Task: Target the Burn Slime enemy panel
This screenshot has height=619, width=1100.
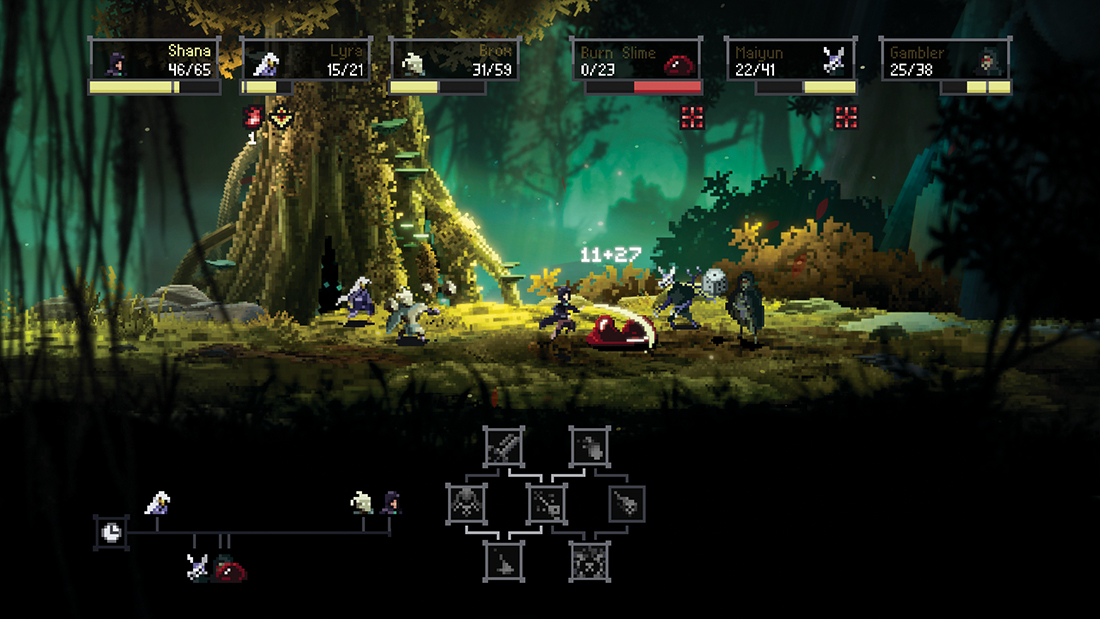Action: (x=636, y=60)
